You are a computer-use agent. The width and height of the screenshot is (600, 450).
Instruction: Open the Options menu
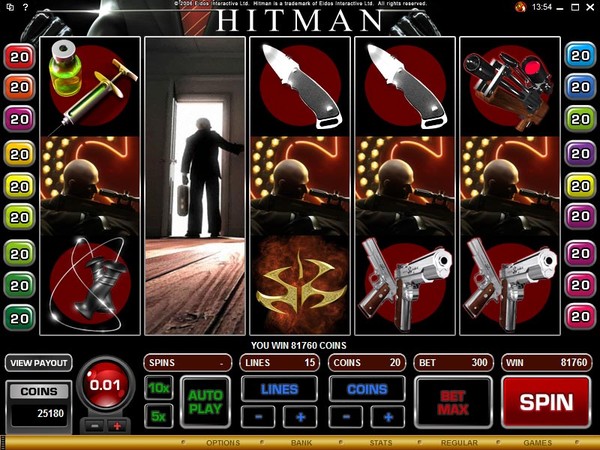[222, 442]
